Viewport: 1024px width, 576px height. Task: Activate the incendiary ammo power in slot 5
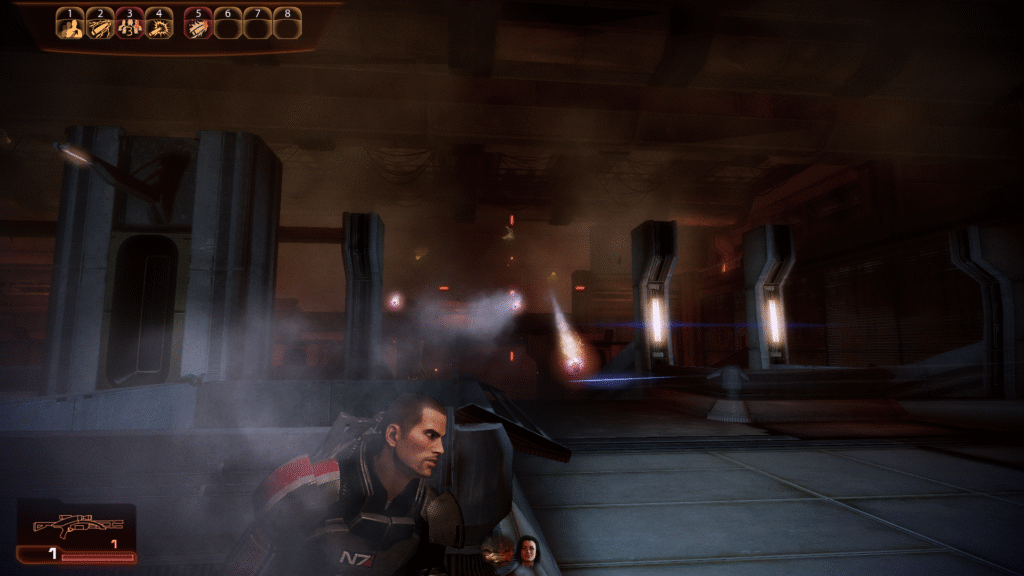click(198, 24)
